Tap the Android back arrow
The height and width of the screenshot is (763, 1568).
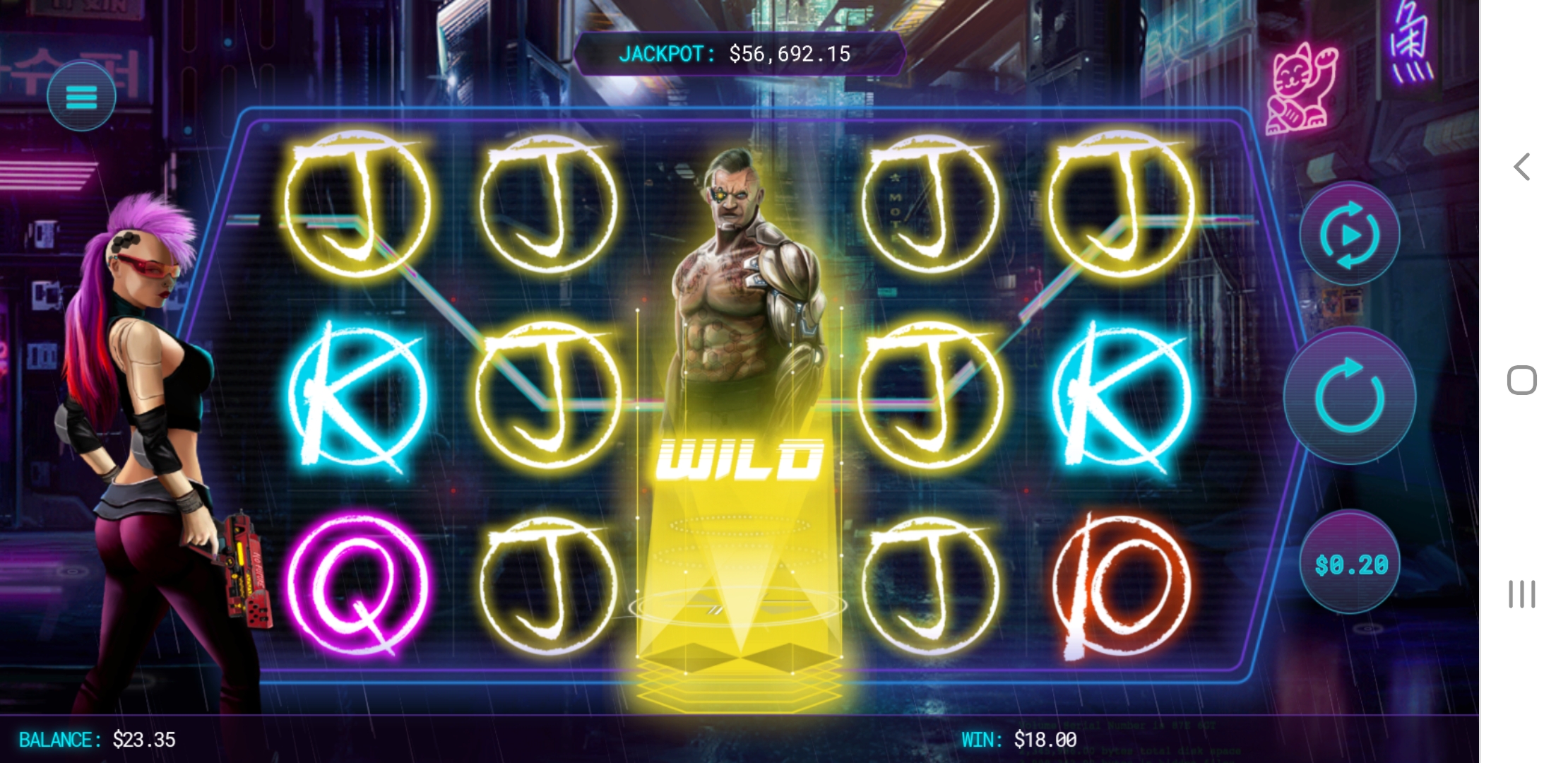(x=1522, y=167)
